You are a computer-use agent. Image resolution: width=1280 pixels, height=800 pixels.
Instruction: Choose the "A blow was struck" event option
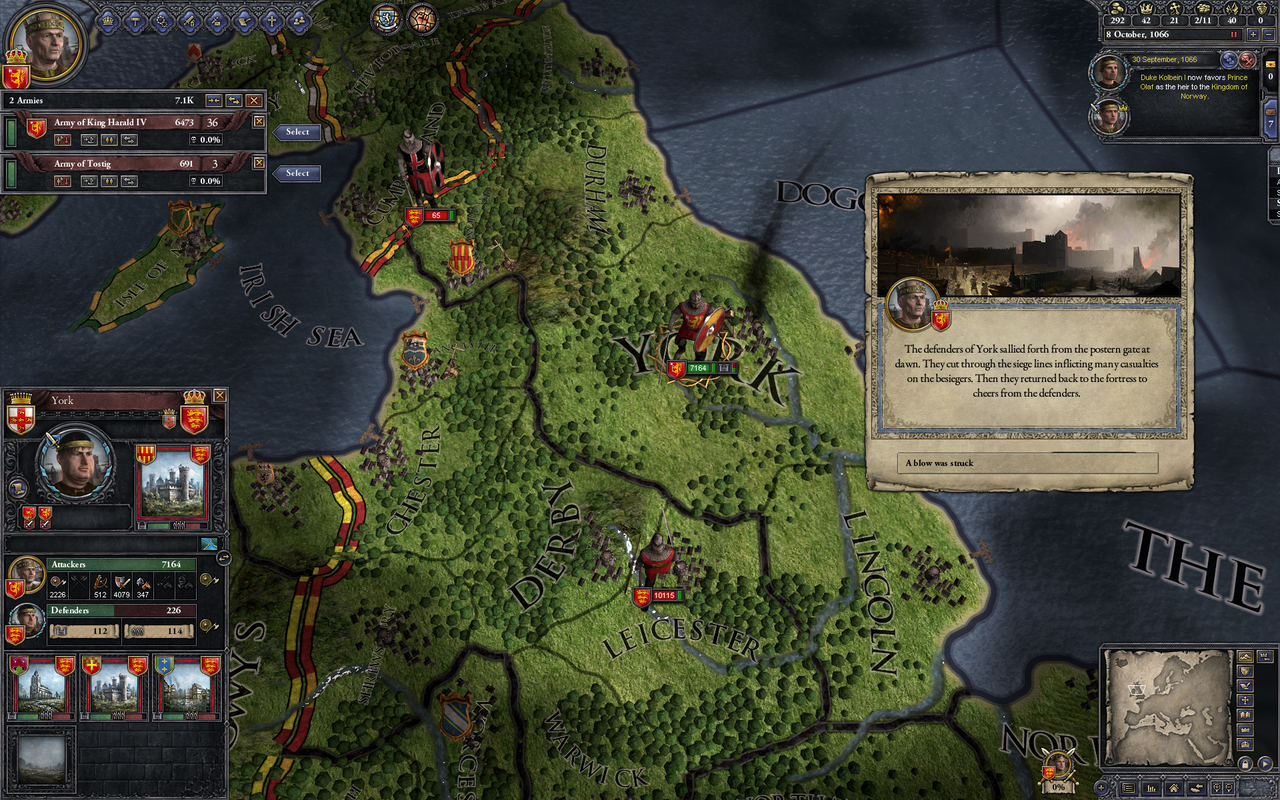click(1028, 463)
